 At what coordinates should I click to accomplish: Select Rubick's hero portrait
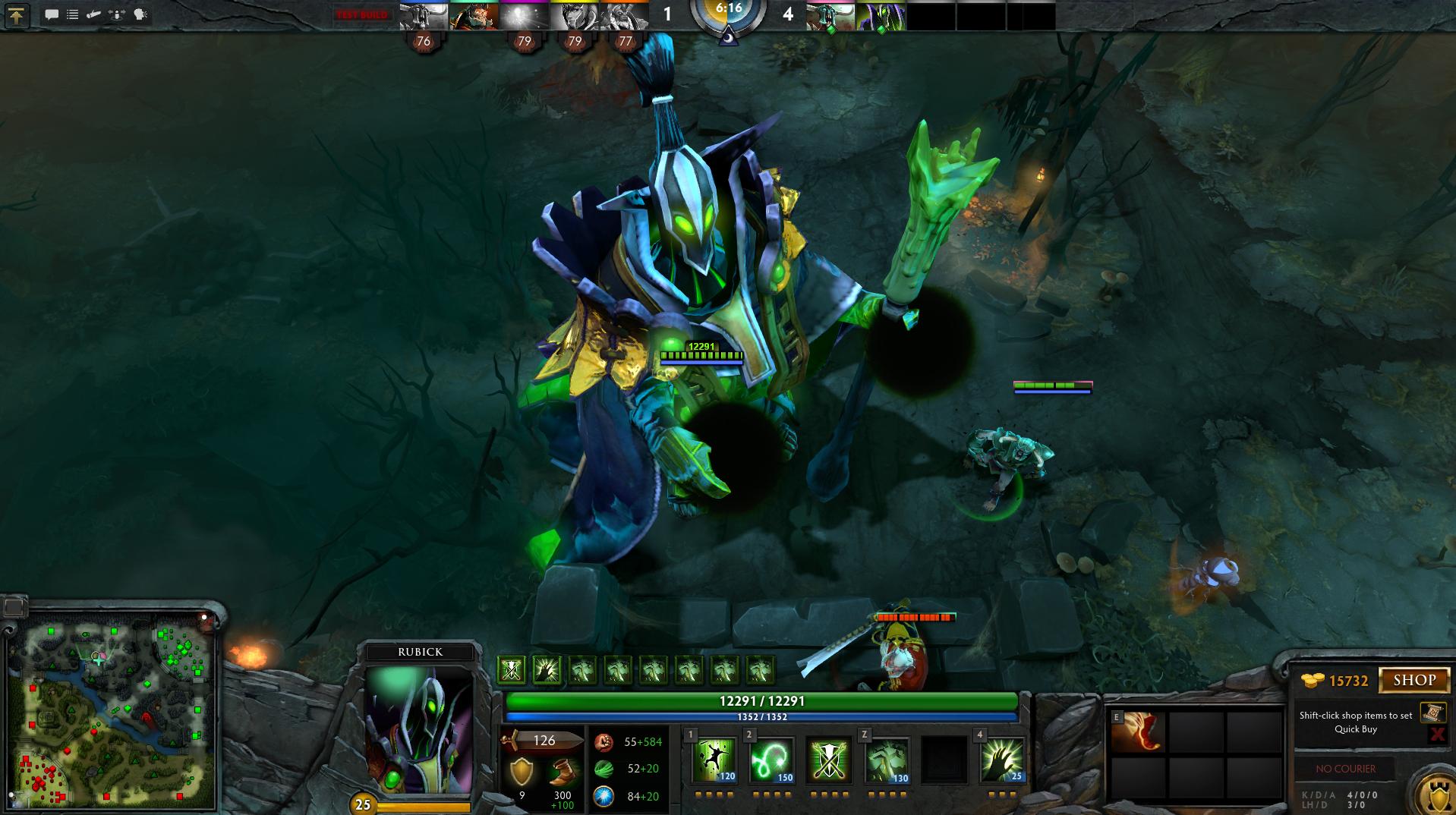pyautogui.click(x=419, y=730)
